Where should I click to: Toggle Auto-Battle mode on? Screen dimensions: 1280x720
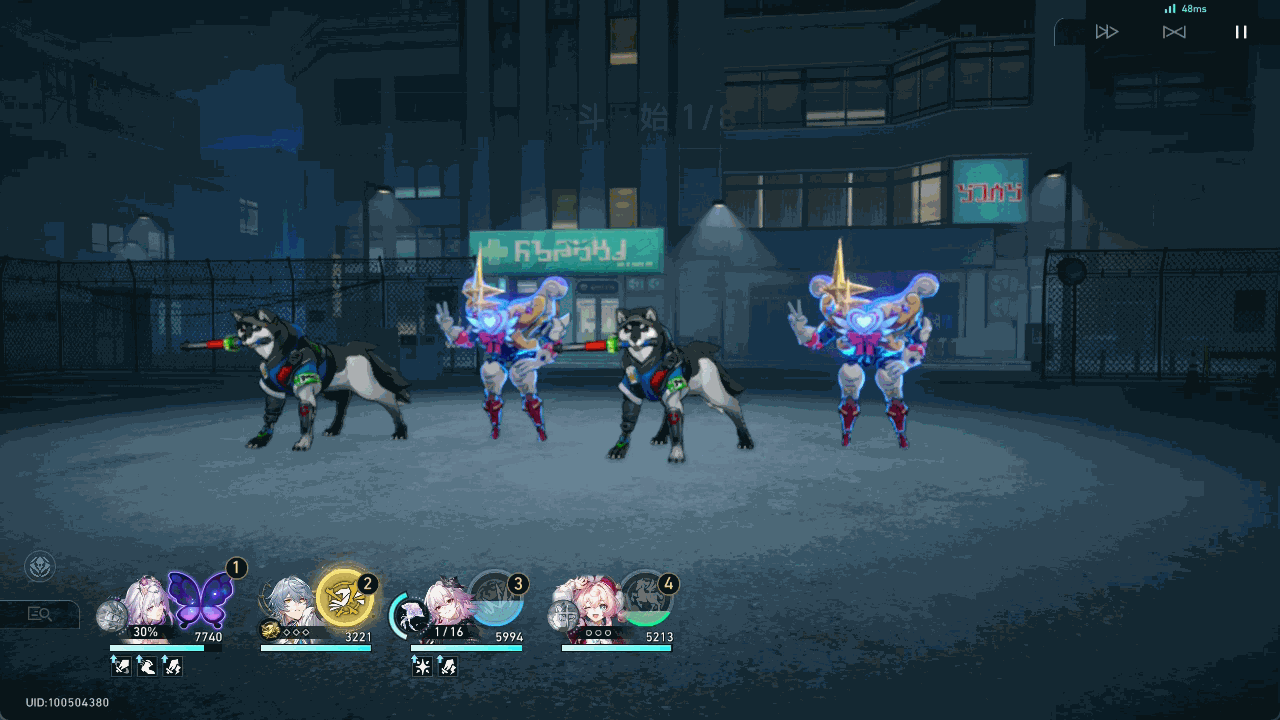pyautogui.click(x=1173, y=32)
